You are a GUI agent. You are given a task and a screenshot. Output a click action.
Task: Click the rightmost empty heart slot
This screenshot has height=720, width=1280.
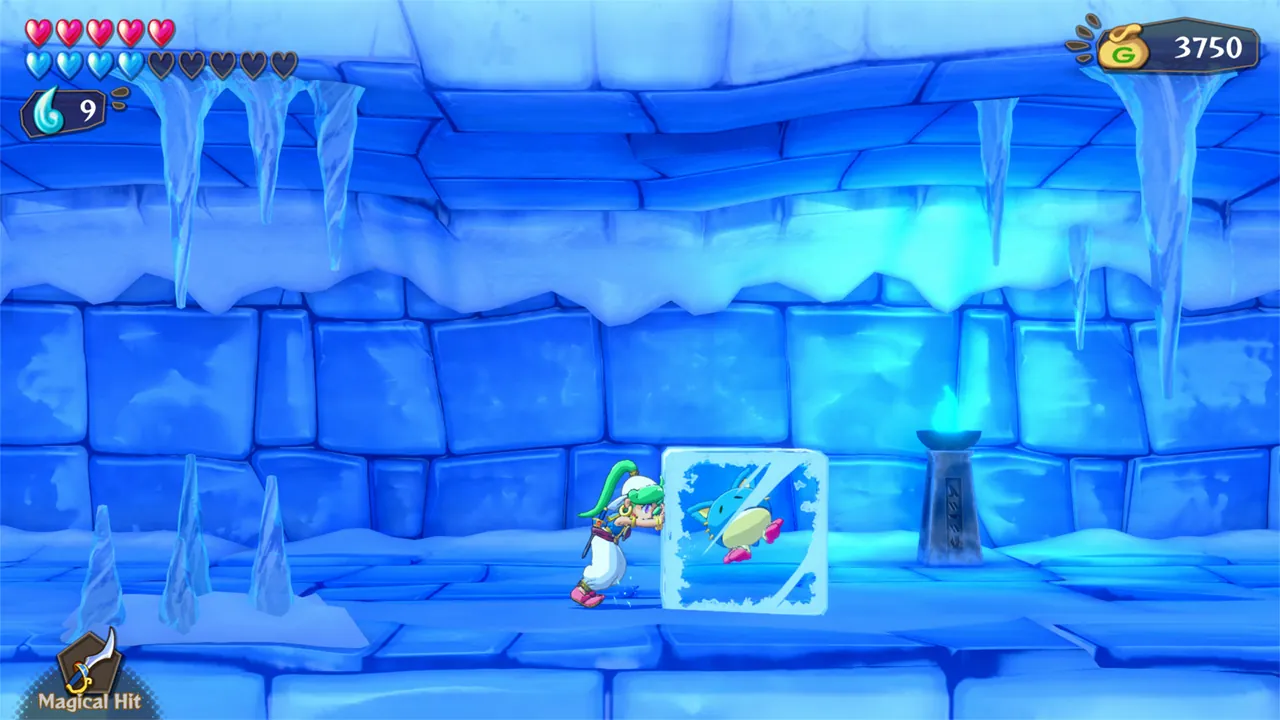(x=284, y=62)
